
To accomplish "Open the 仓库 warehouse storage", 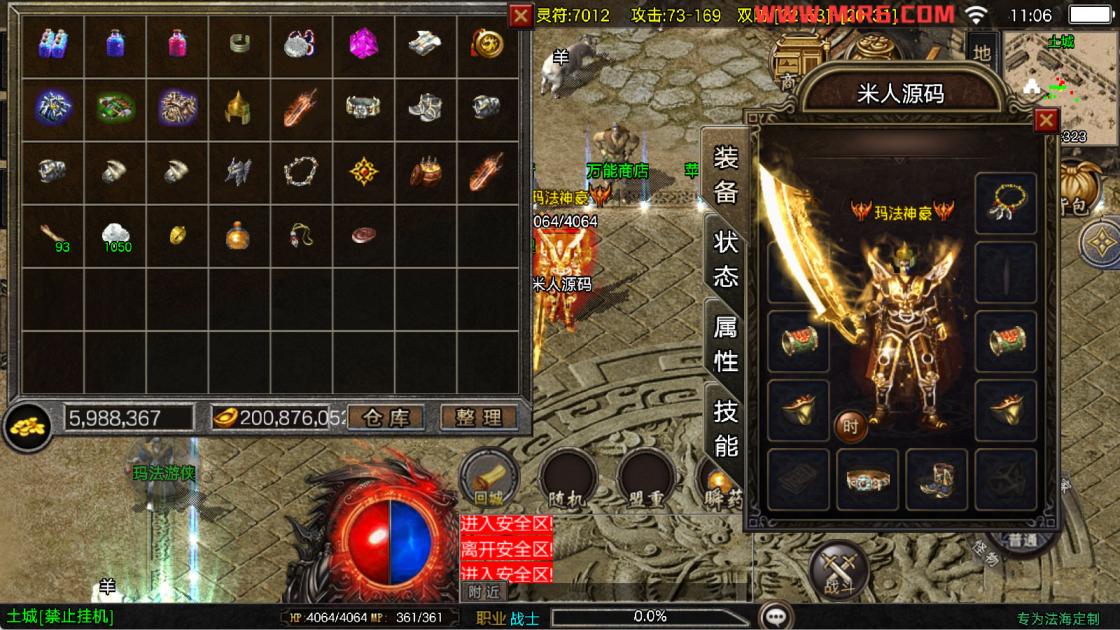I will 386,418.
